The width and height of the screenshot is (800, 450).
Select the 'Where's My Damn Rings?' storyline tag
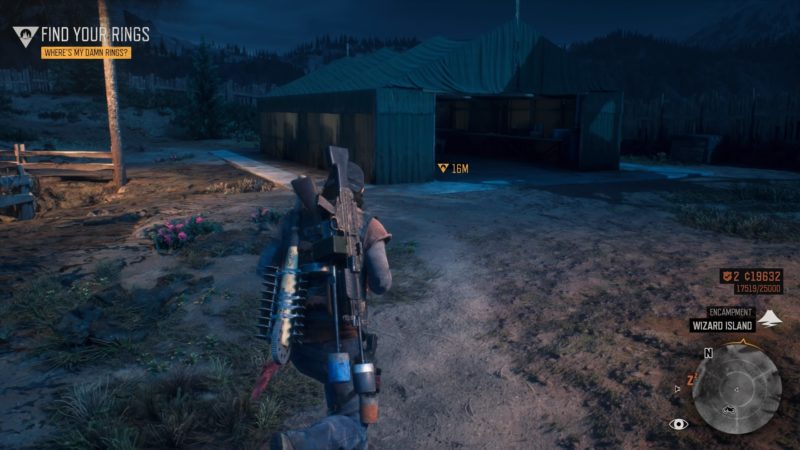[x=85, y=52]
